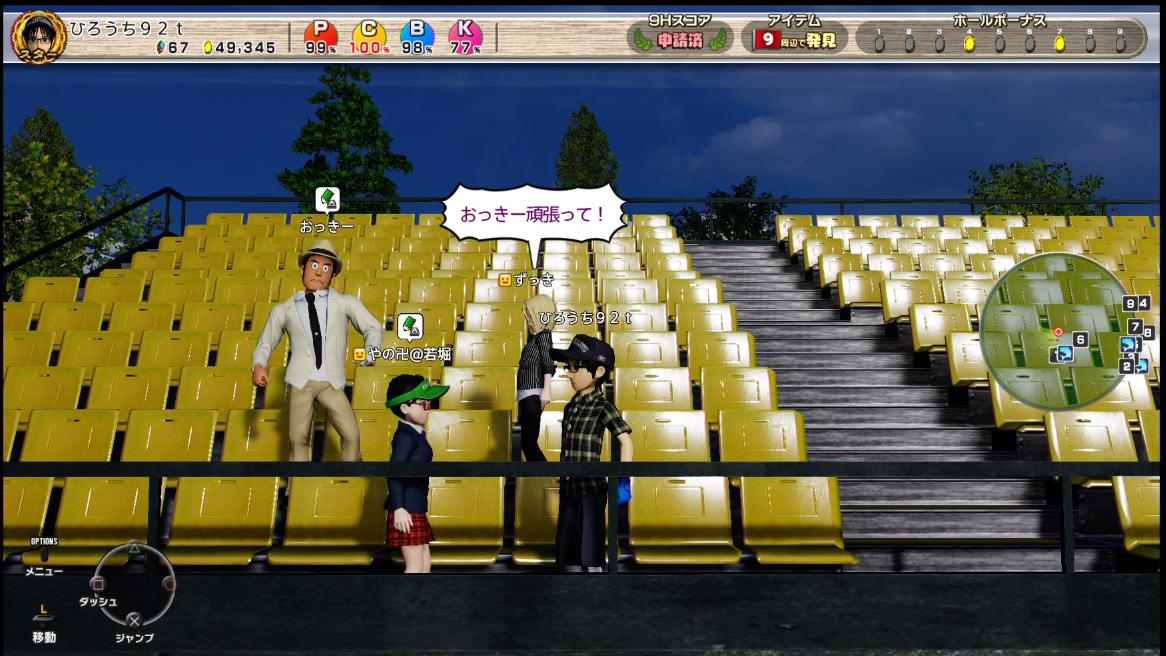The image size is (1166, 656).
Task: Open the ホールボーナス tracker
Action: click(x=999, y=36)
